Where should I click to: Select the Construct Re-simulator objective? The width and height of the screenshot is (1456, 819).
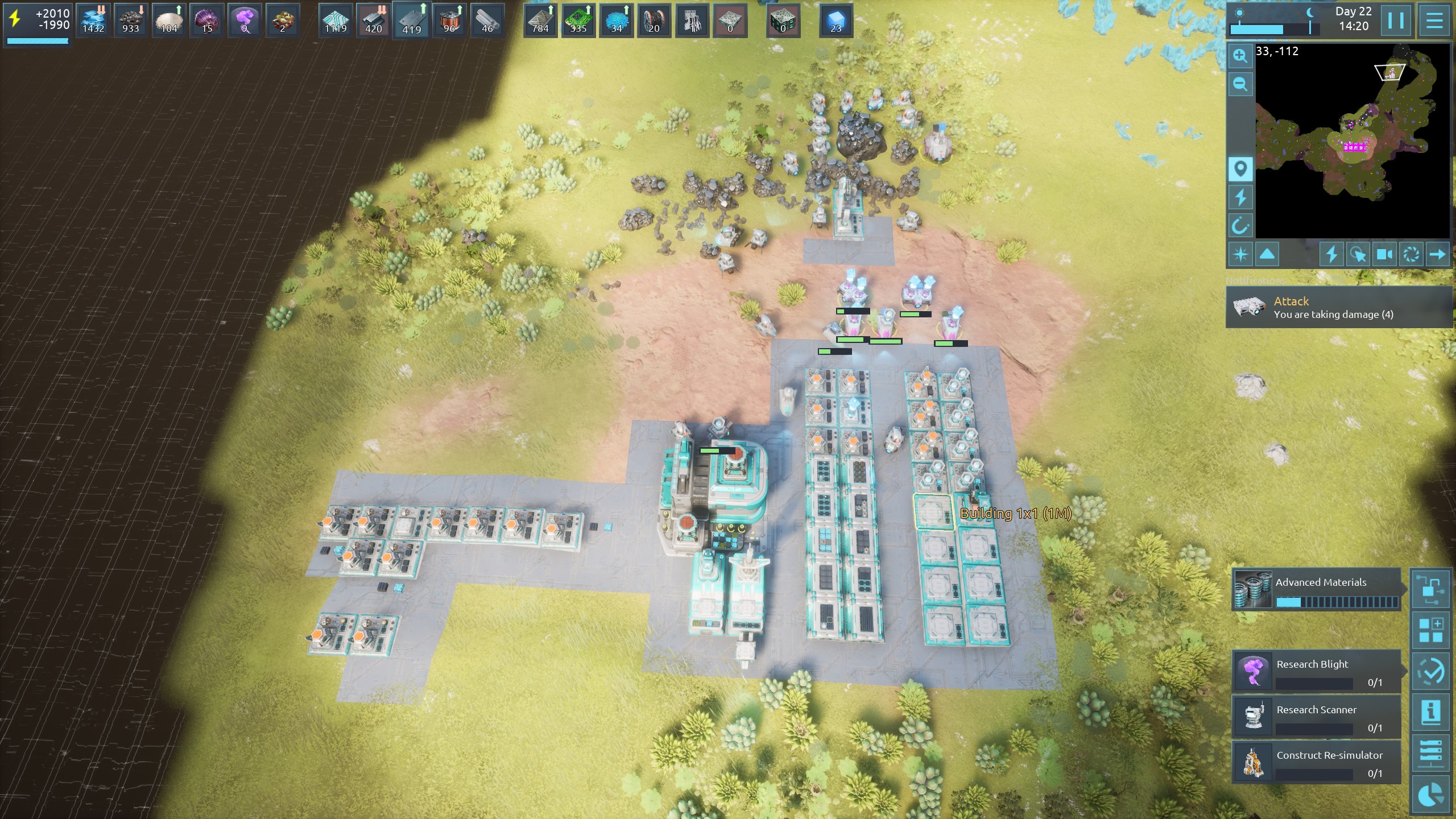pyautogui.click(x=1316, y=763)
